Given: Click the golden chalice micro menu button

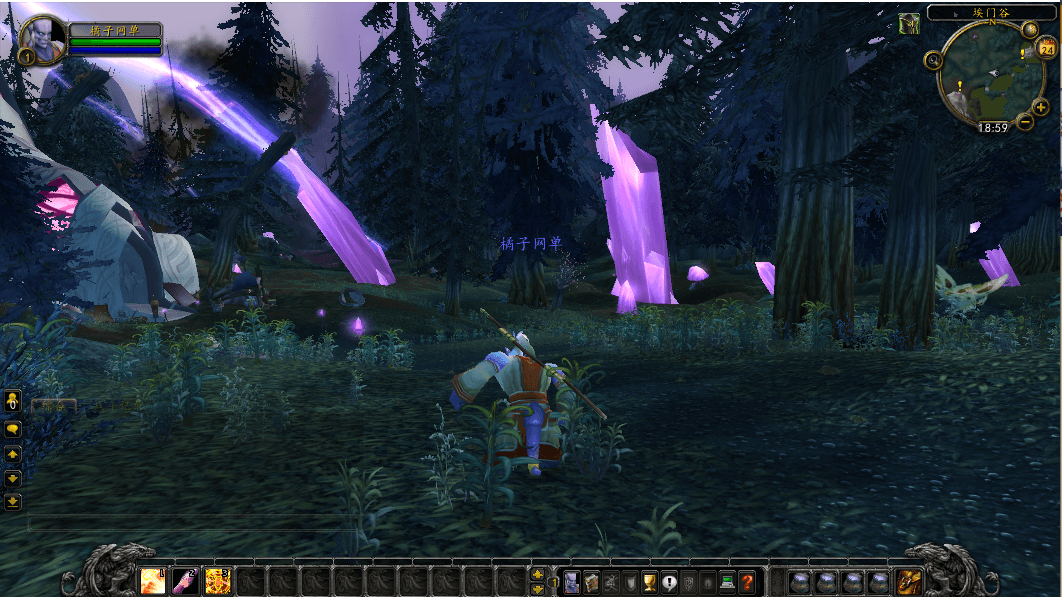Looking at the screenshot, I should click(x=649, y=582).
